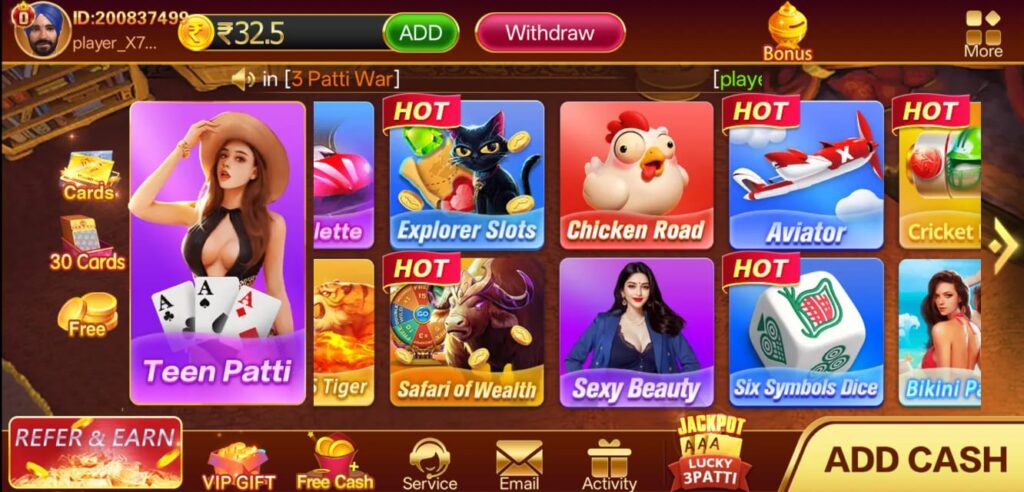Open Safari of Wealth
The width and height of the screenshot is (1024, 492).
466,332
